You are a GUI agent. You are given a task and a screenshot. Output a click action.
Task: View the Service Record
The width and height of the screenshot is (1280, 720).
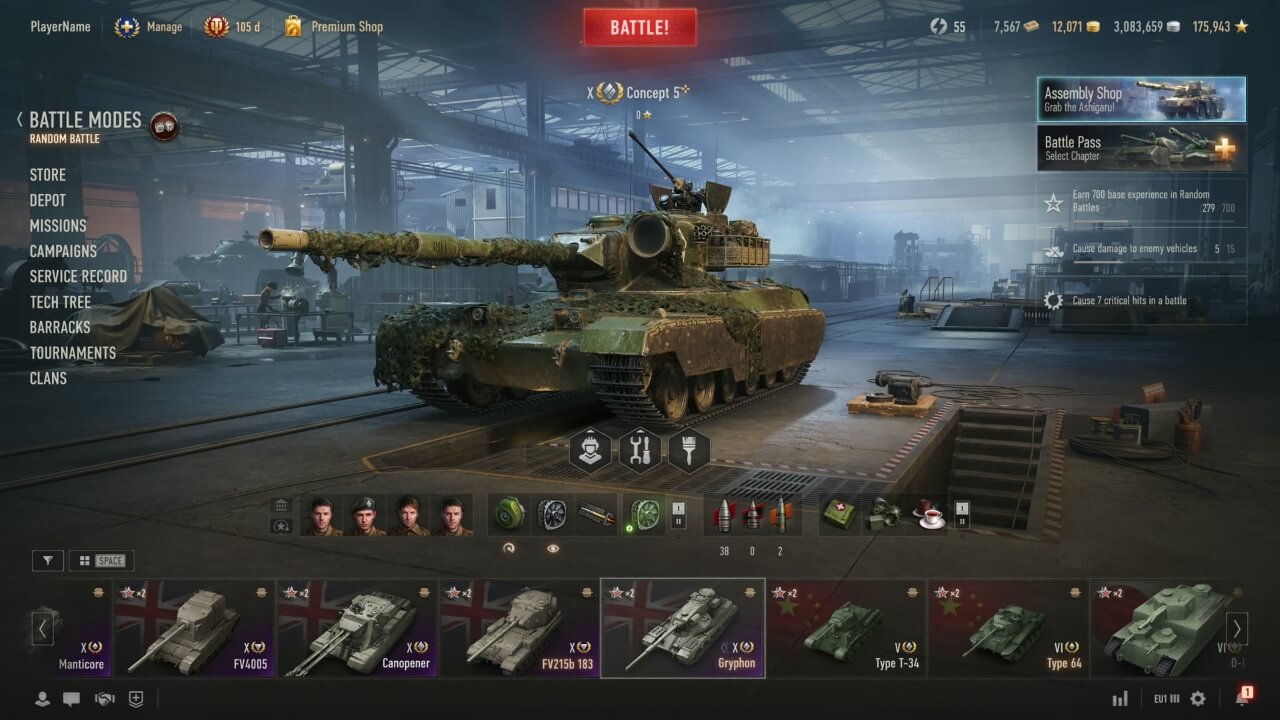(78, 276)
